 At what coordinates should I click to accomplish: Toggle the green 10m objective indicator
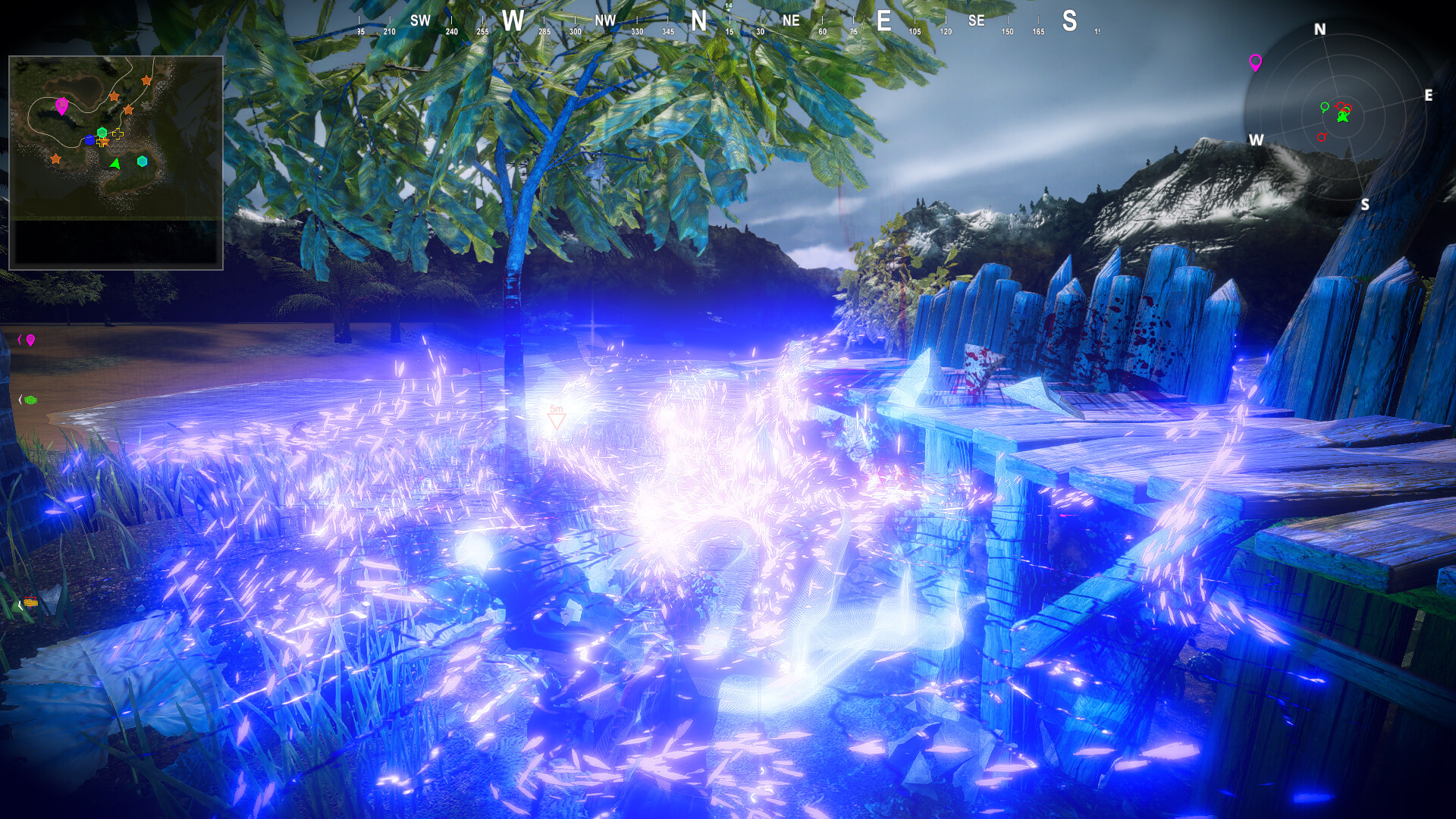31,400
